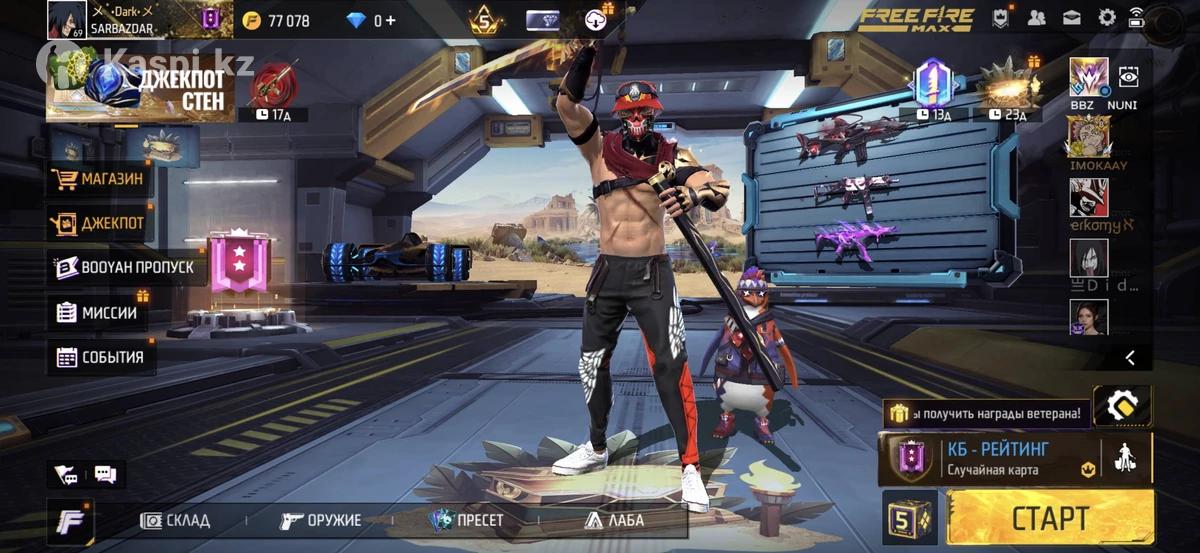This screenshot has height=553, width=1200.
Task: Open the chat bubble button
Action: [x=104, y=474]
